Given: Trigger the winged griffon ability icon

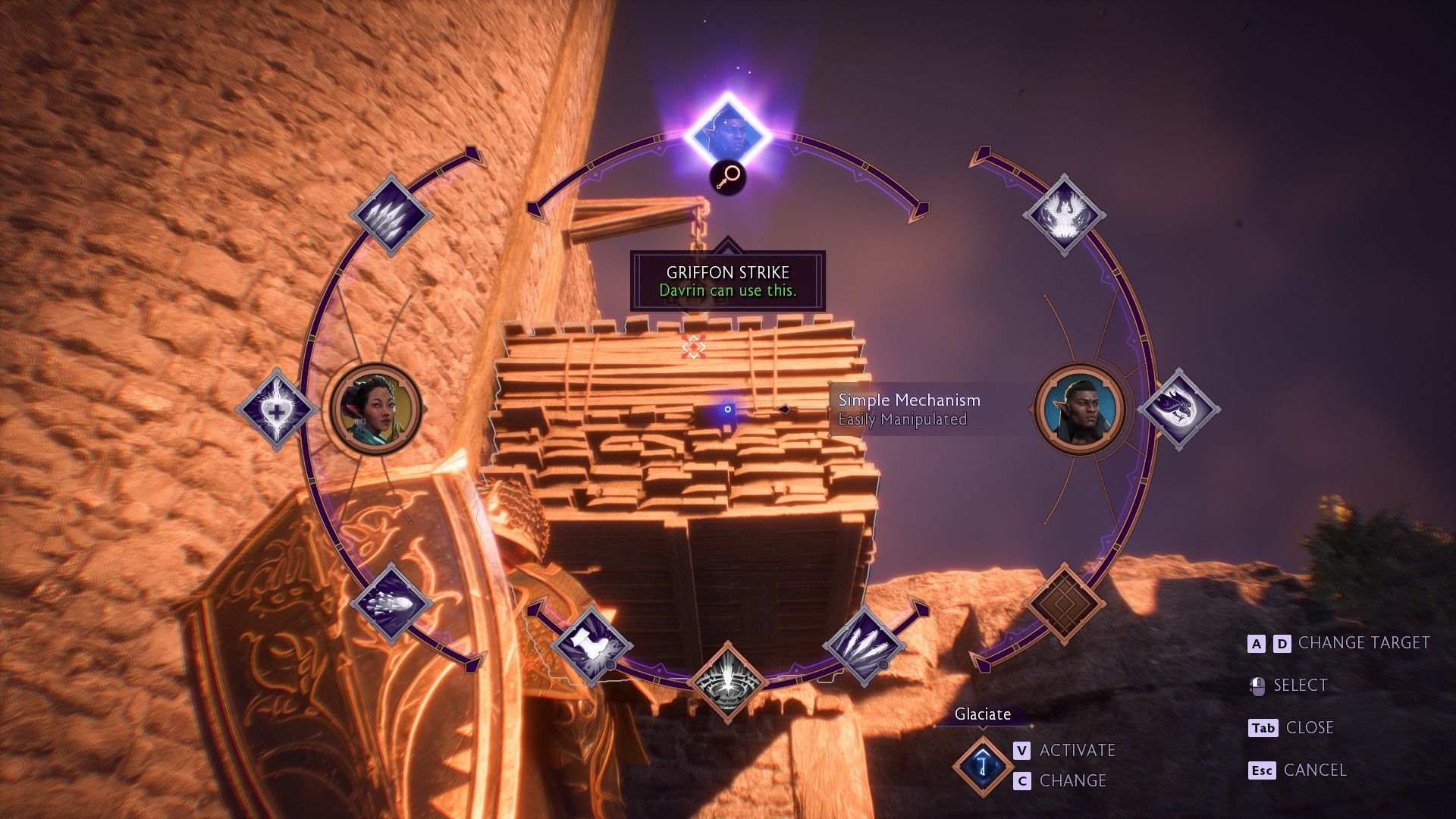Looking at the screenshot, I should click(1064, 215).
